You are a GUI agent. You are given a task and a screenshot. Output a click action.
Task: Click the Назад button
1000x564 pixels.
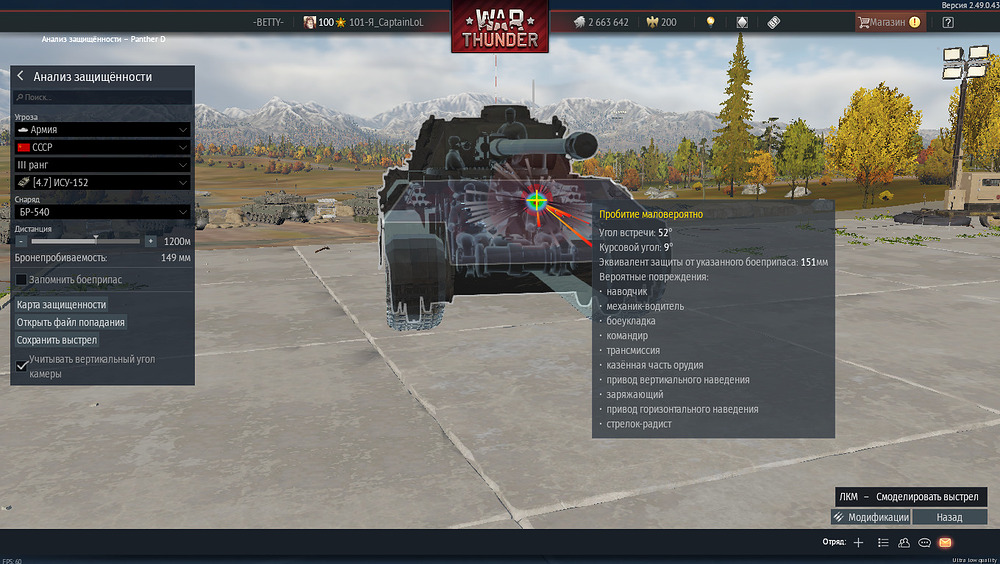point(949,517)
